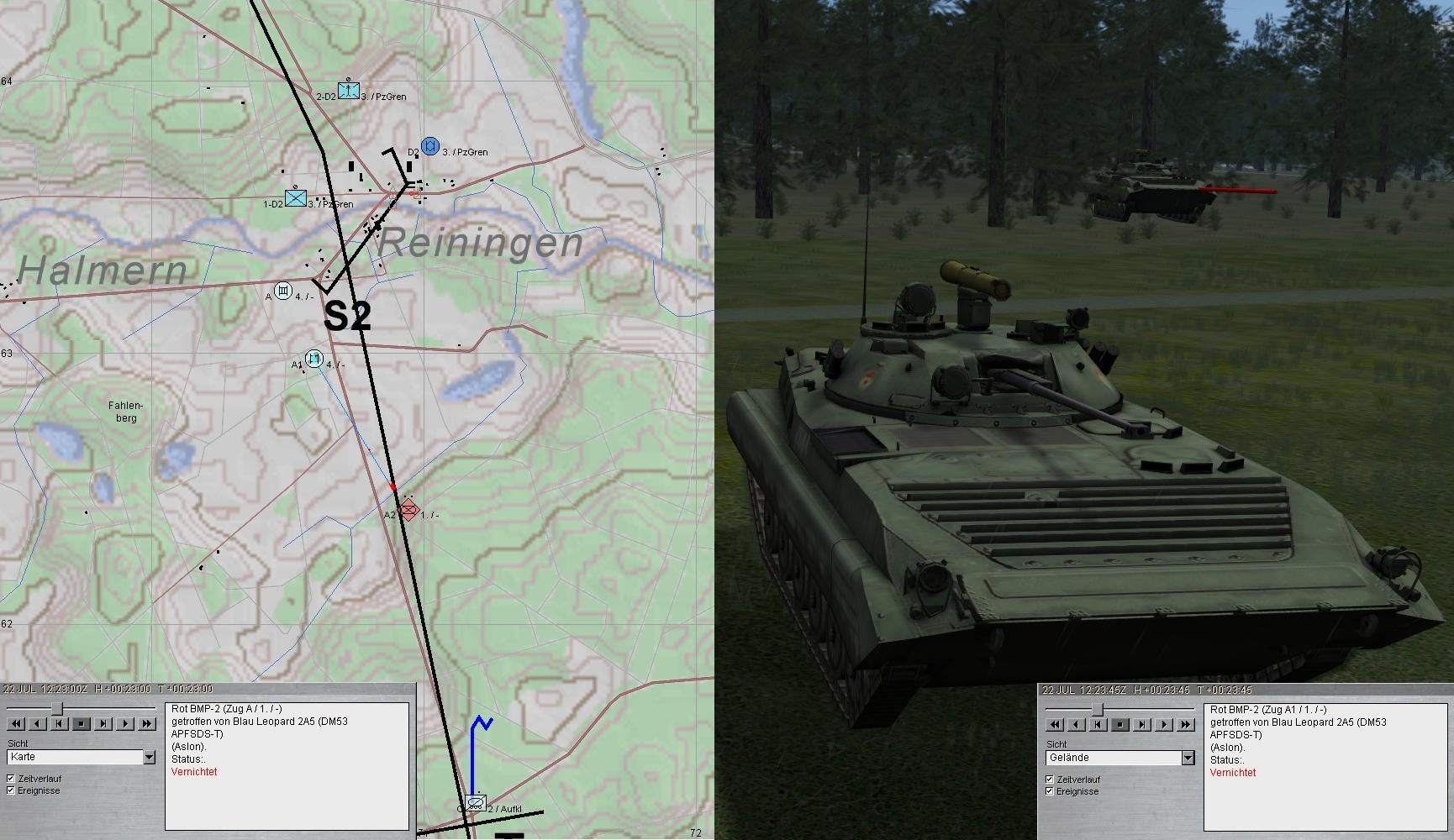Select the red A2 unit marker on the map
The width and height of the screenshot is (1454, 840).
[x=408, y=510]
